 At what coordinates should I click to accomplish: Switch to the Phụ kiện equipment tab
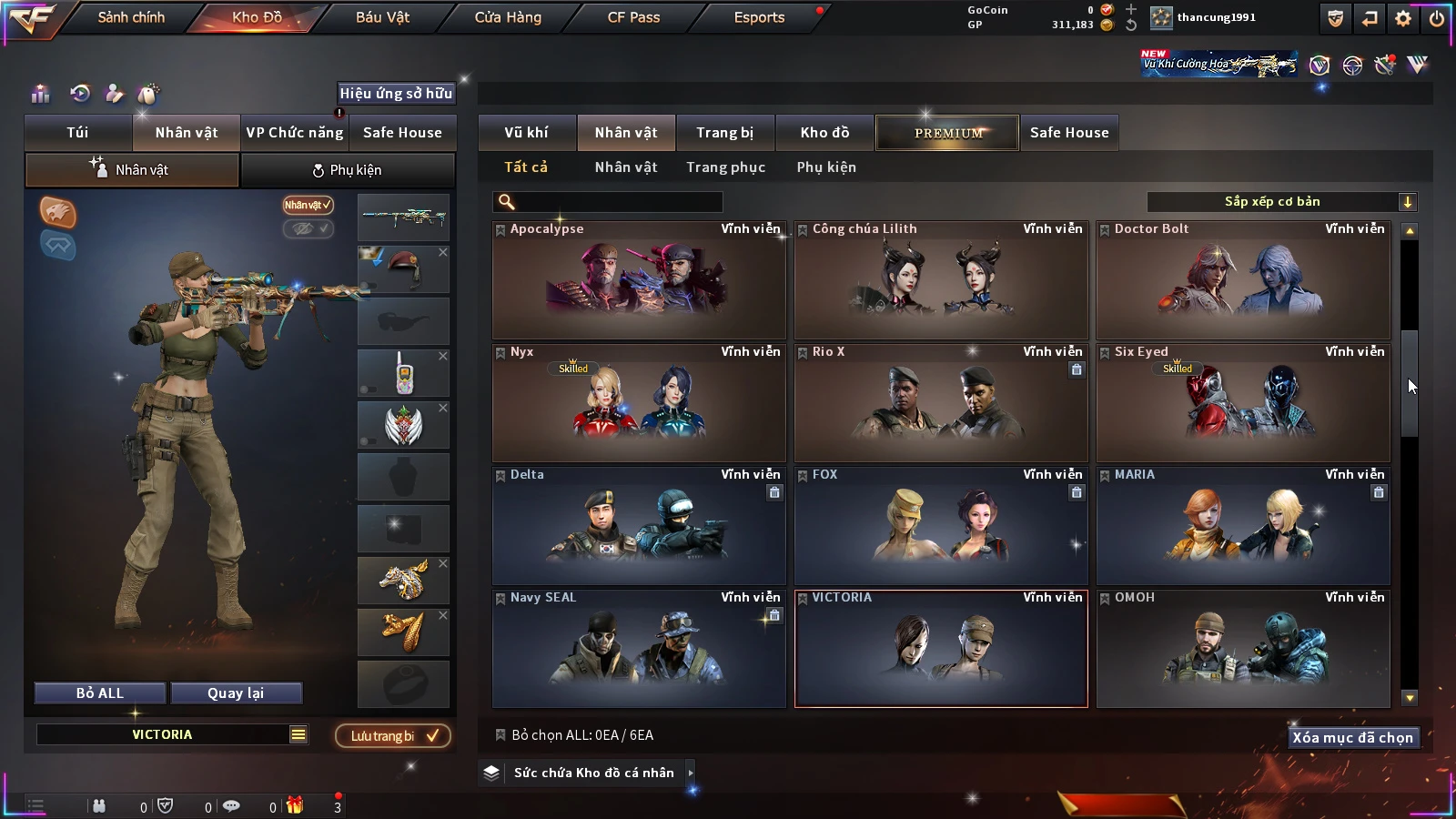click(347, 170)
